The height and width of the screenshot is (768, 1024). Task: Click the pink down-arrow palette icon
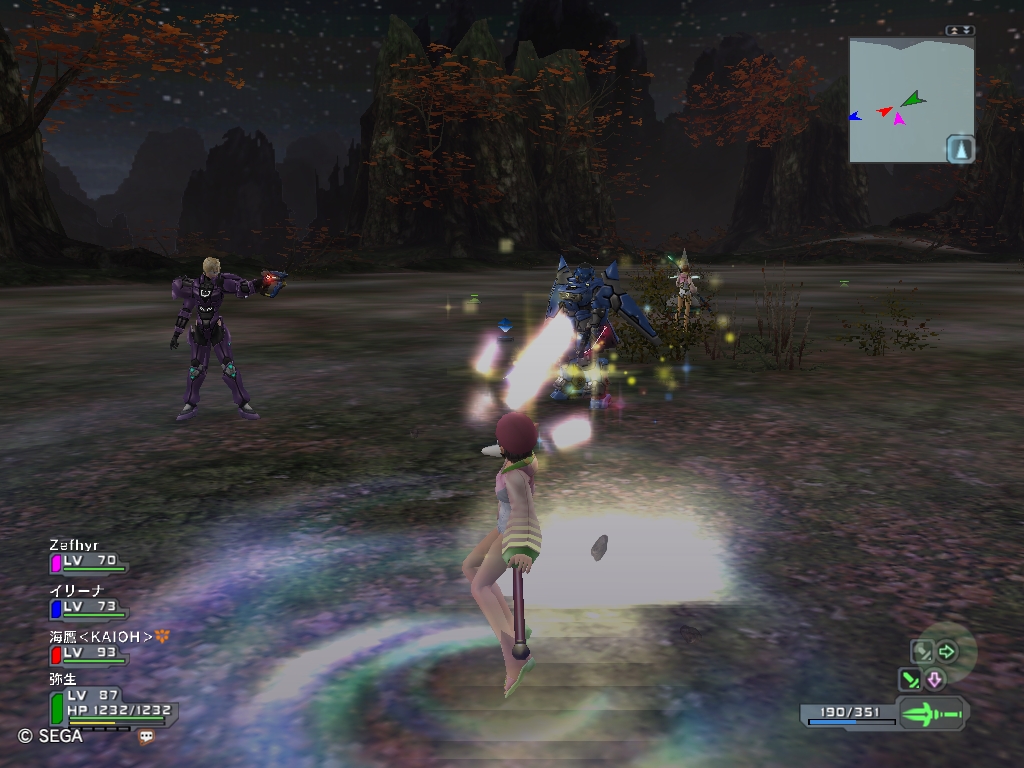point(935,681)
